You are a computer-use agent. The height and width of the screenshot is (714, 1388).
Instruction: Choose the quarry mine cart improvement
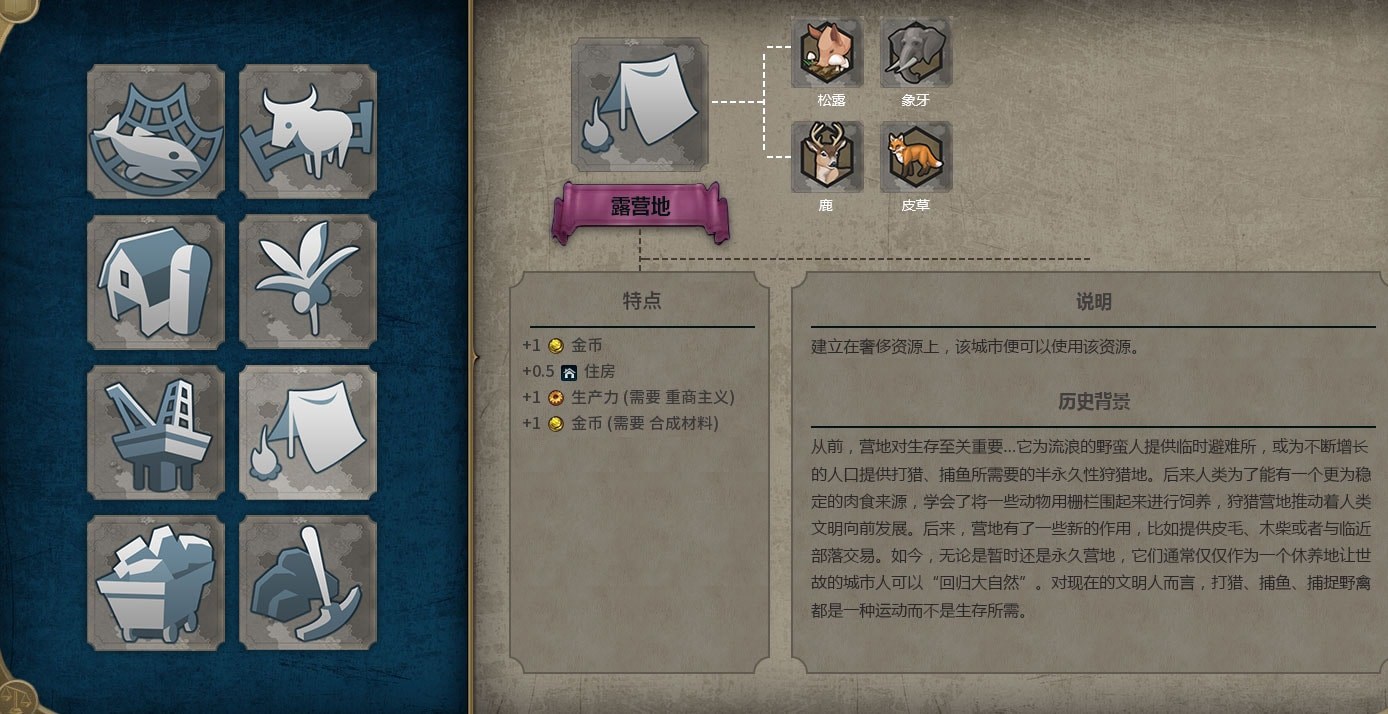pos(156,583)
